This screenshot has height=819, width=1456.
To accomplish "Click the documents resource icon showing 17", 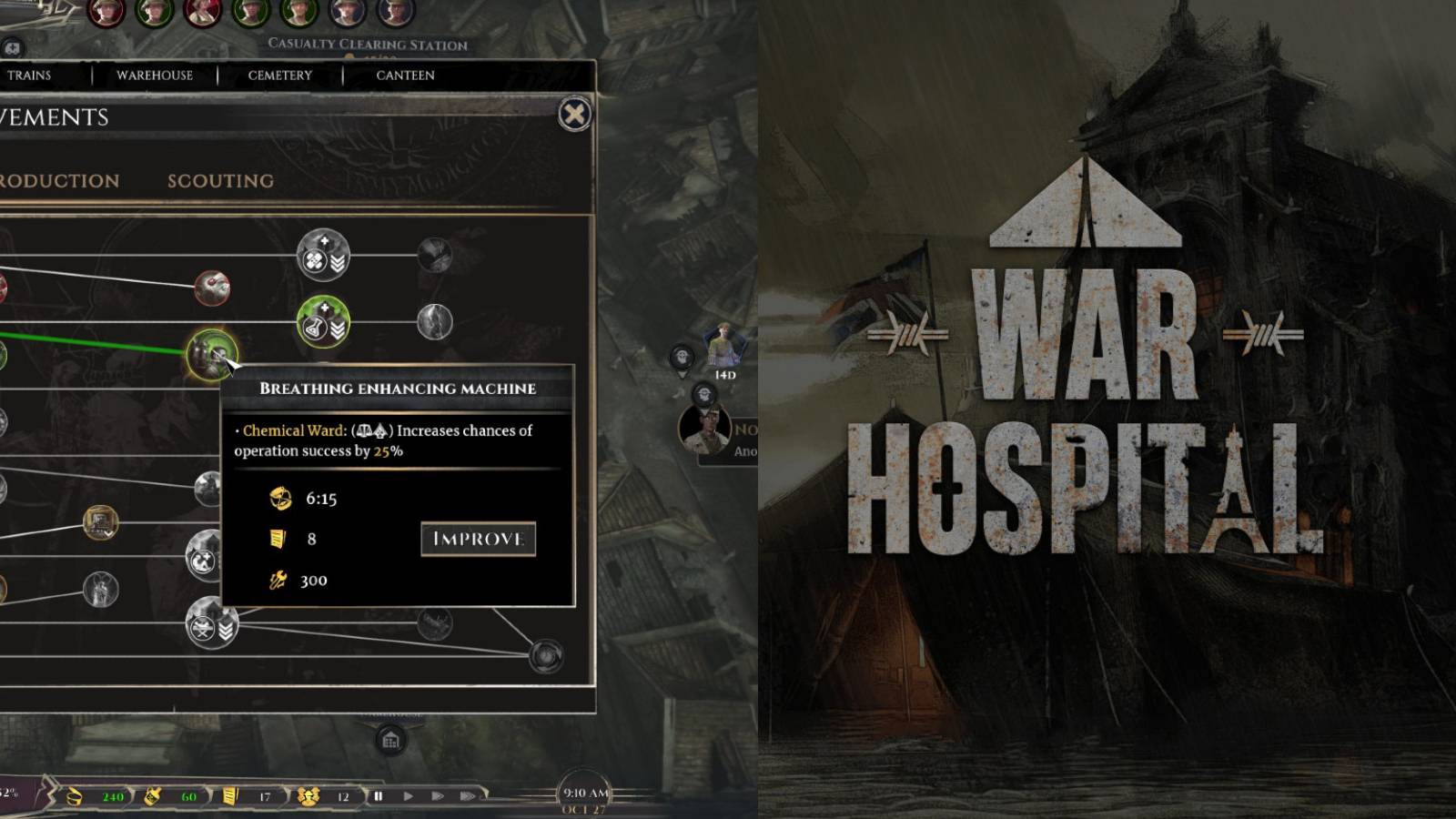I will pos(229,795).
